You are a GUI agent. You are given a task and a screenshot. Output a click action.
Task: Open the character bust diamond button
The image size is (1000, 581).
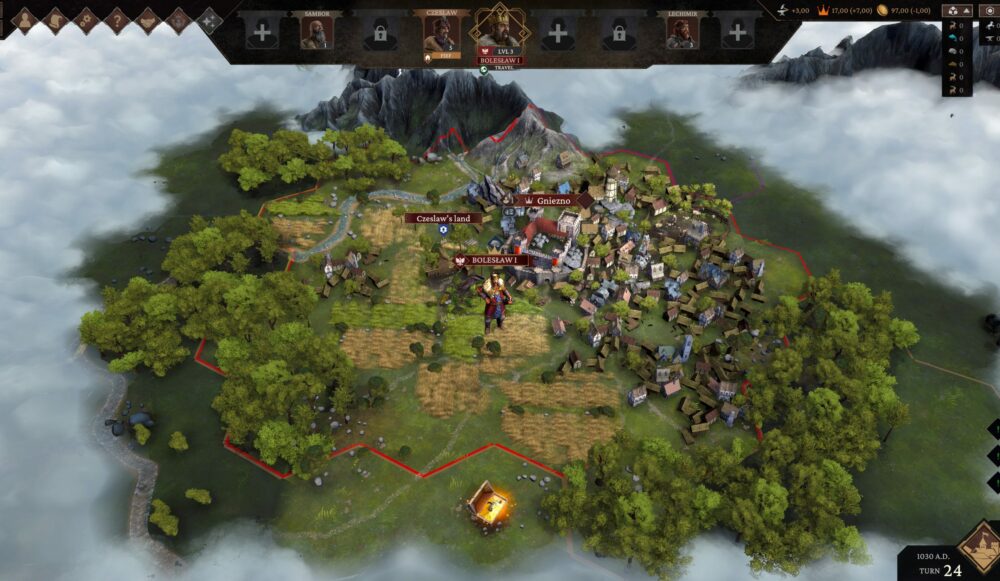(x=25, y=18)
